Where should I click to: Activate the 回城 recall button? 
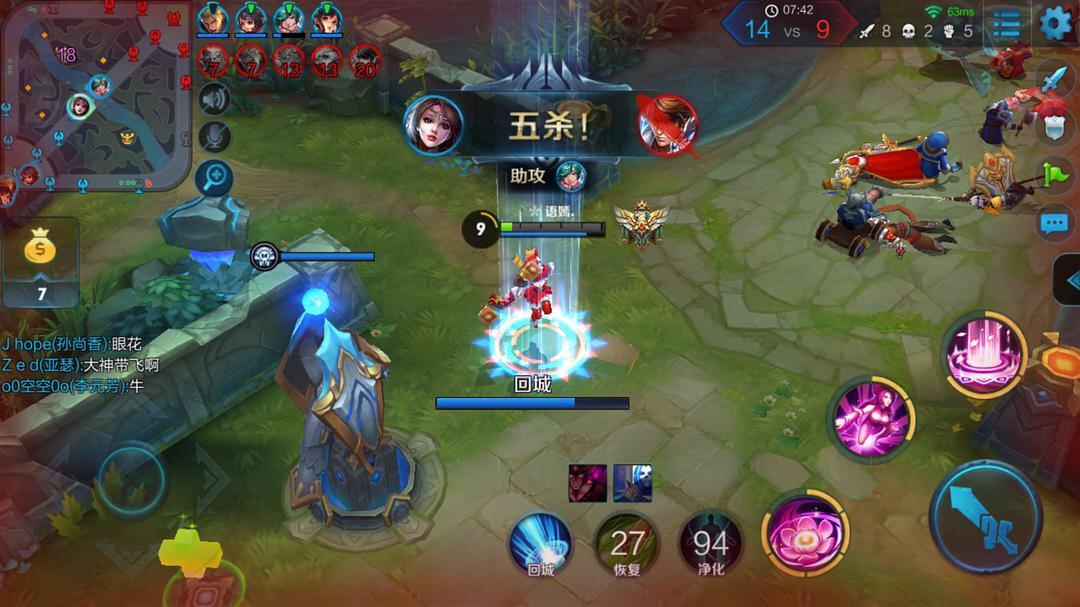click(x=540, y=543)
